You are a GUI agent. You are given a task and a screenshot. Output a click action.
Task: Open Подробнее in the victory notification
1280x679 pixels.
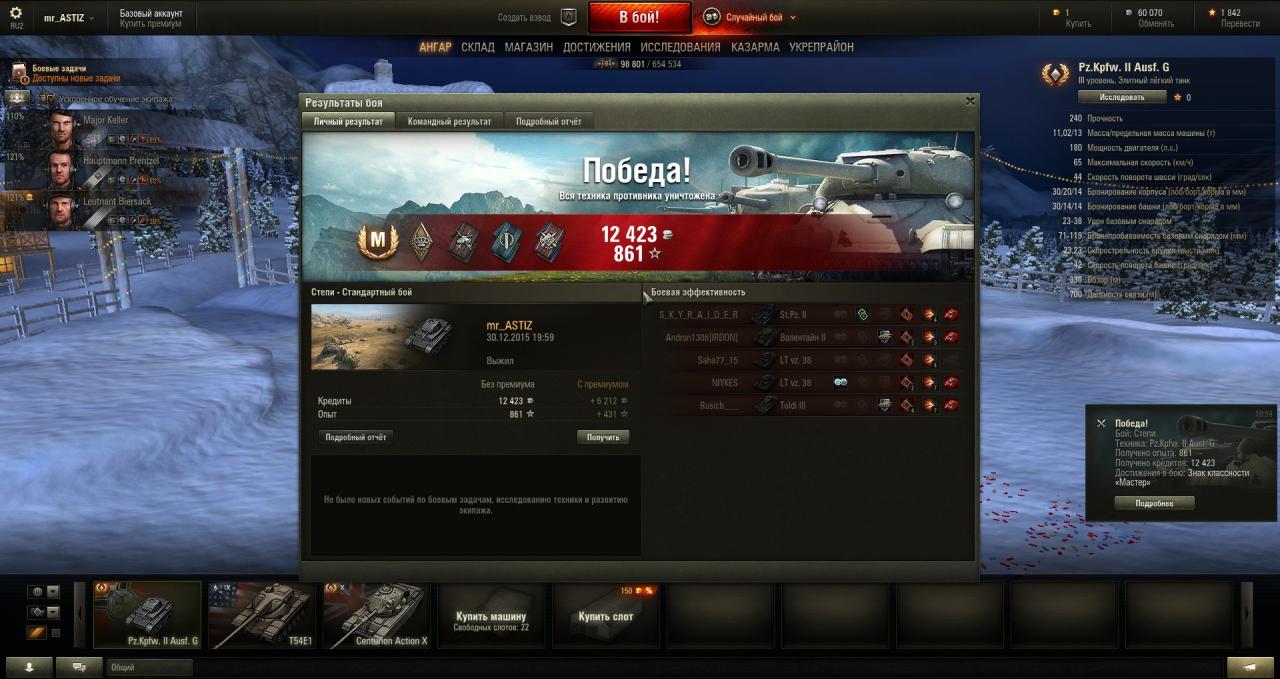(x=1154, y=503)
